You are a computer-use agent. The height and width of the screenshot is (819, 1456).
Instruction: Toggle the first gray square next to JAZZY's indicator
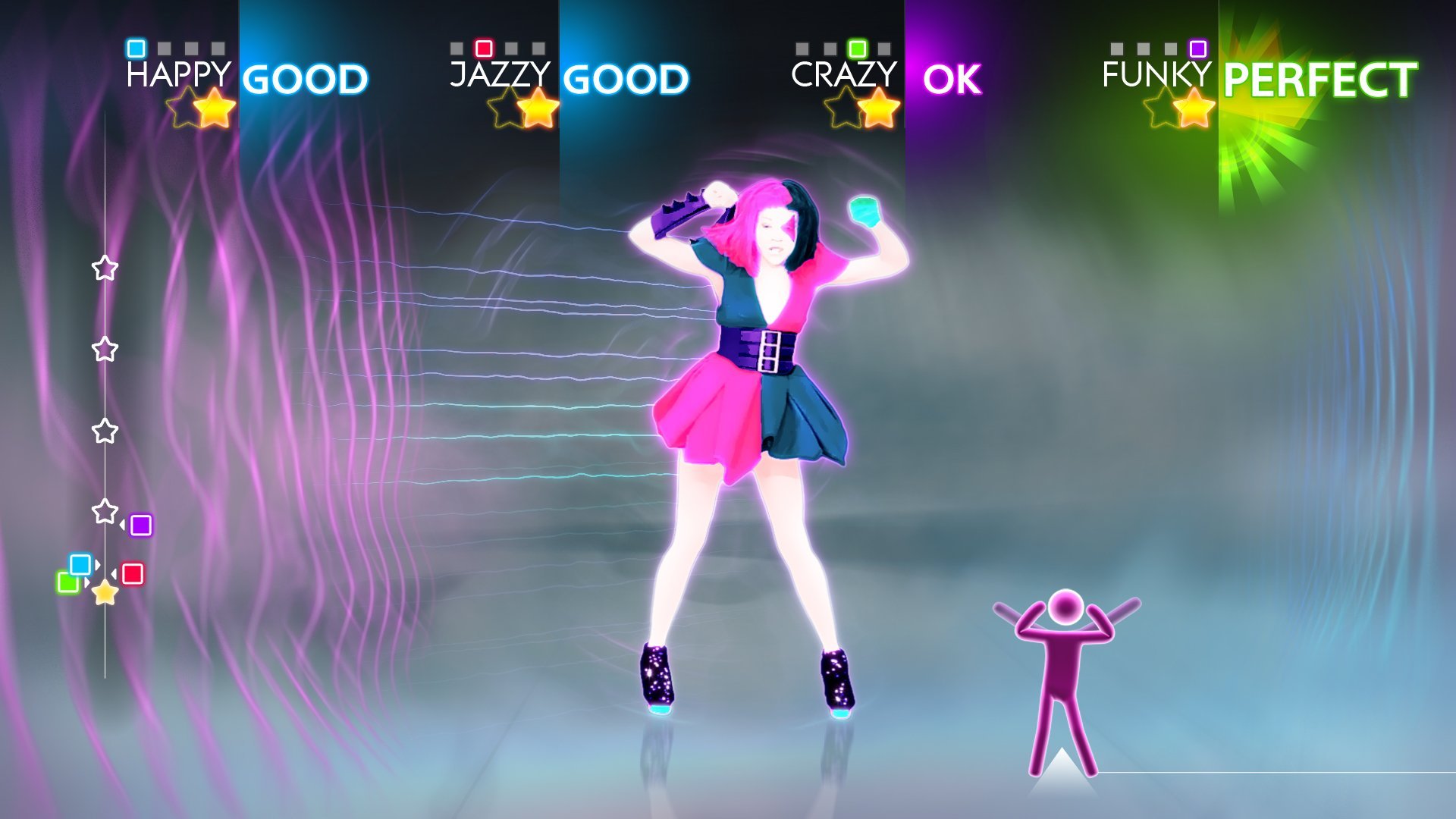pyautogui.click(x=455, y=48)
